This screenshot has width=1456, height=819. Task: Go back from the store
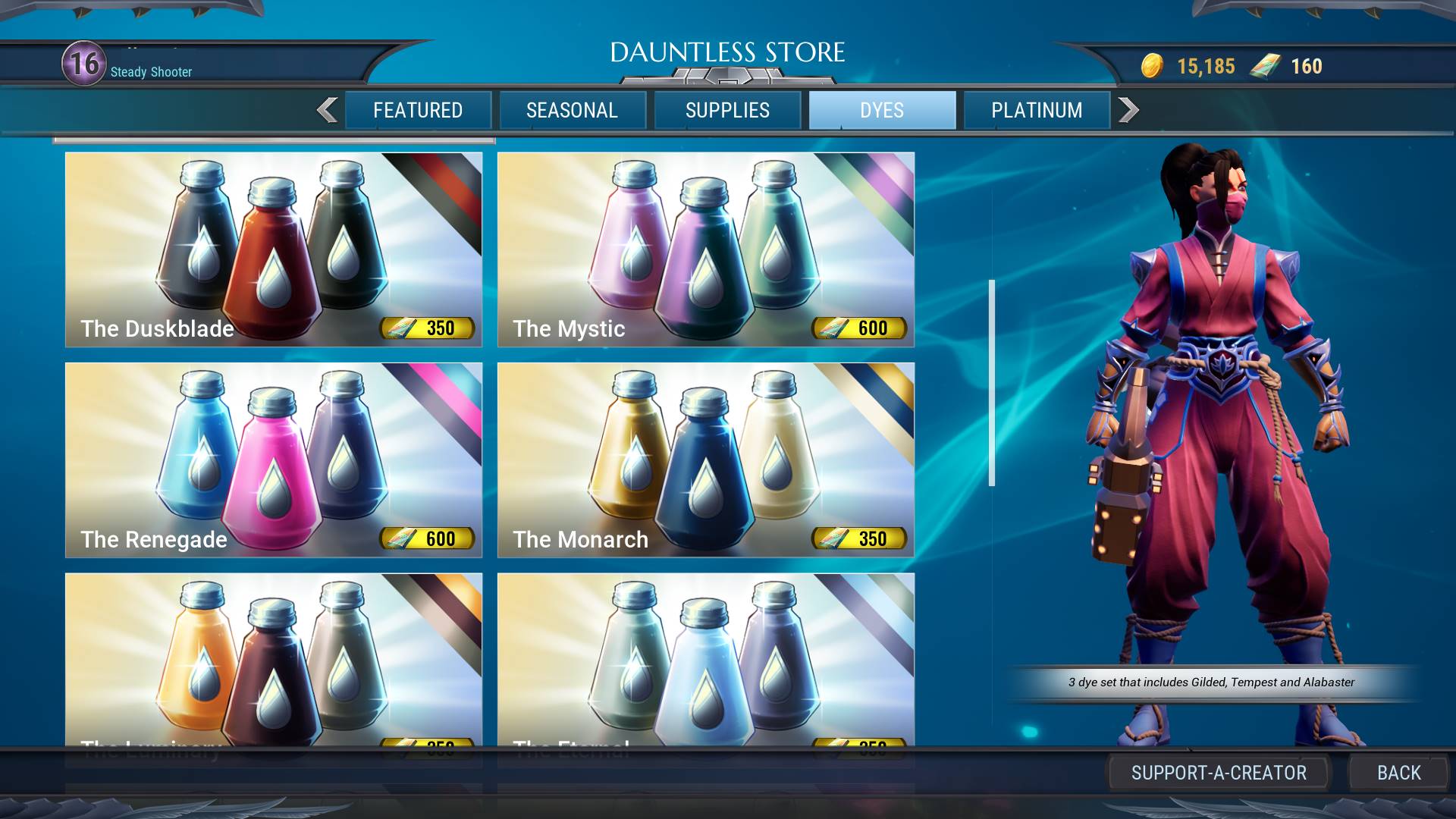(x=1398, y=773)
